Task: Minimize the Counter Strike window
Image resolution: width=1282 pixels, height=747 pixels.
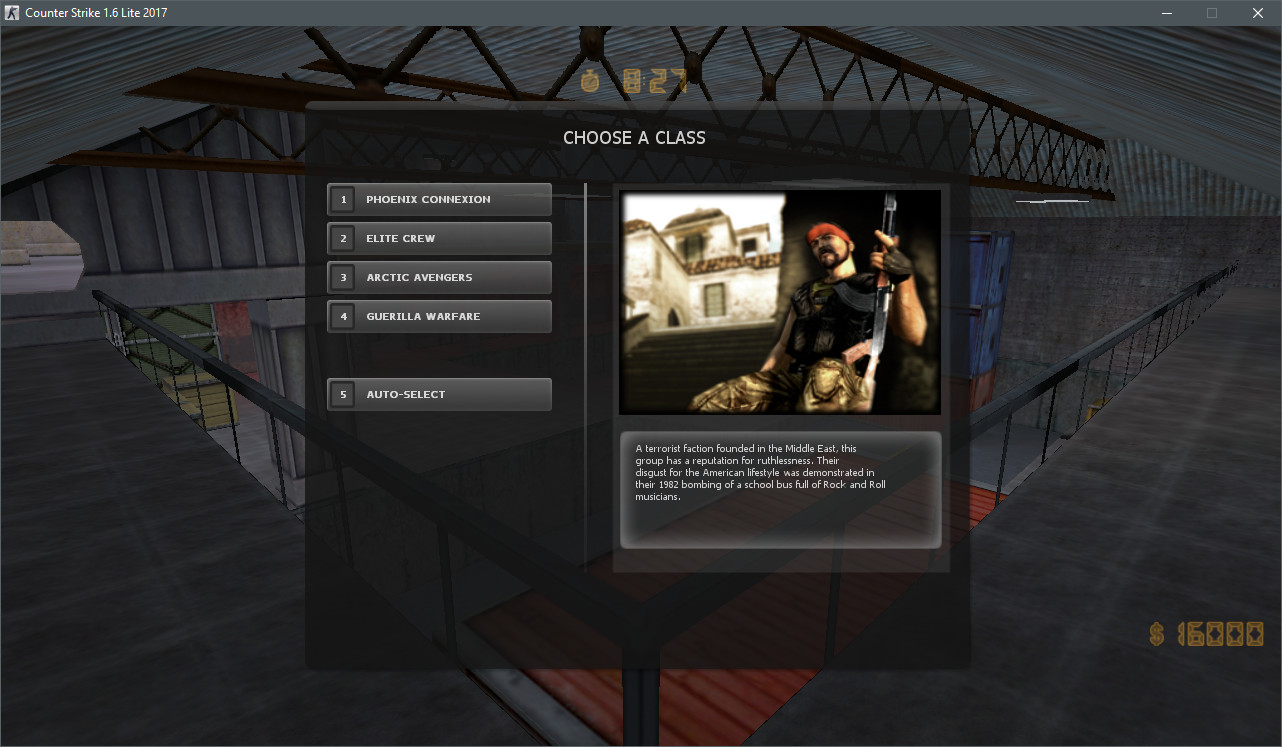Action: [1166, 13]
